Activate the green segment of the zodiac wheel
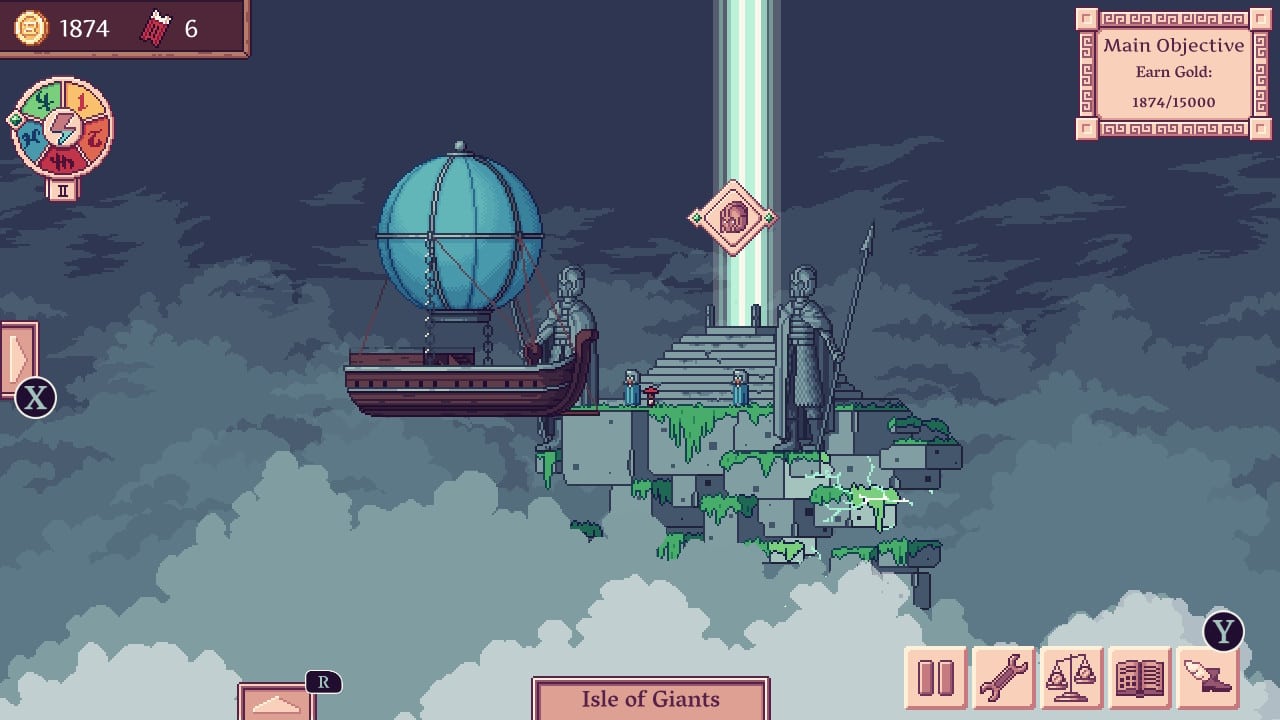The width and height of the screenshot is (1280, 720). tap(47, 99)
